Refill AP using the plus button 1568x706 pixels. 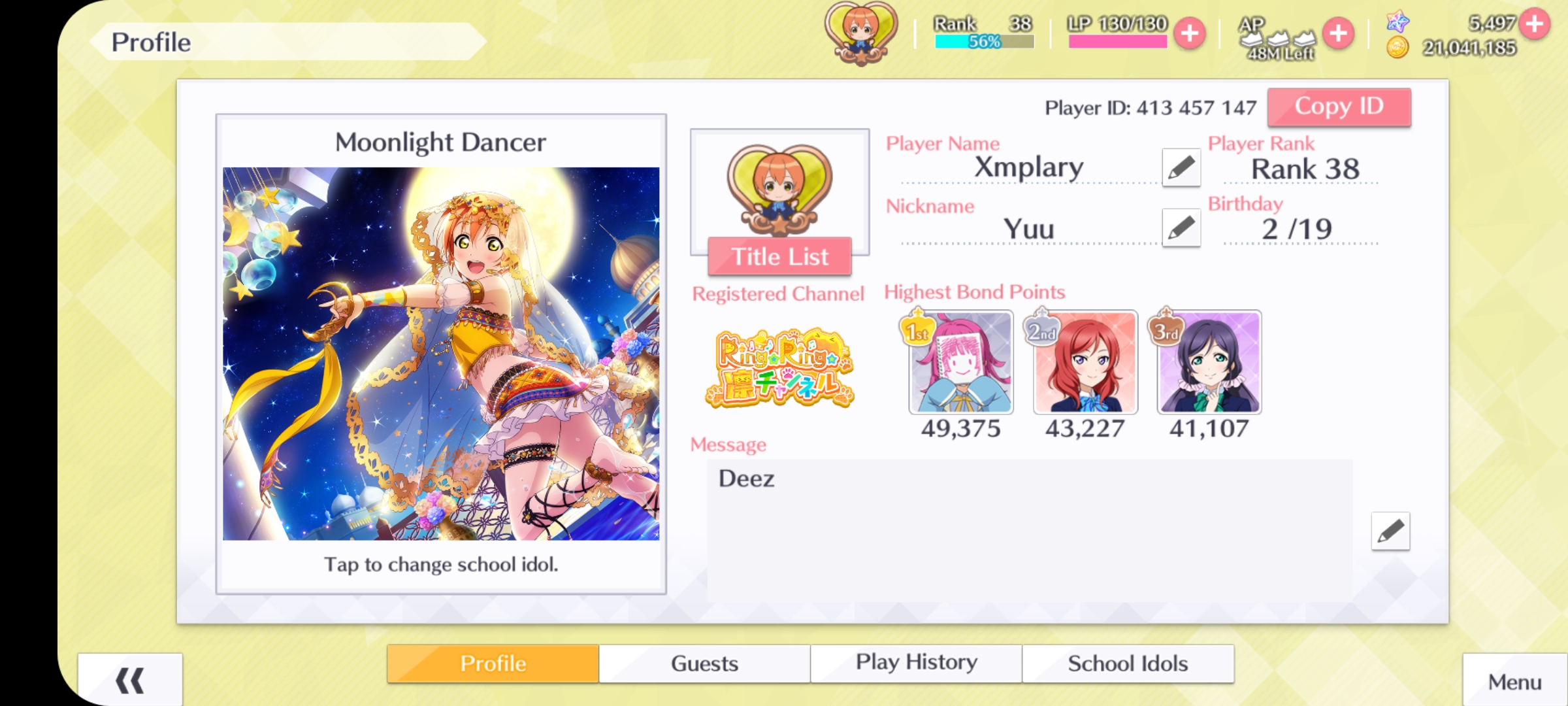click(x=1338, y=33)
